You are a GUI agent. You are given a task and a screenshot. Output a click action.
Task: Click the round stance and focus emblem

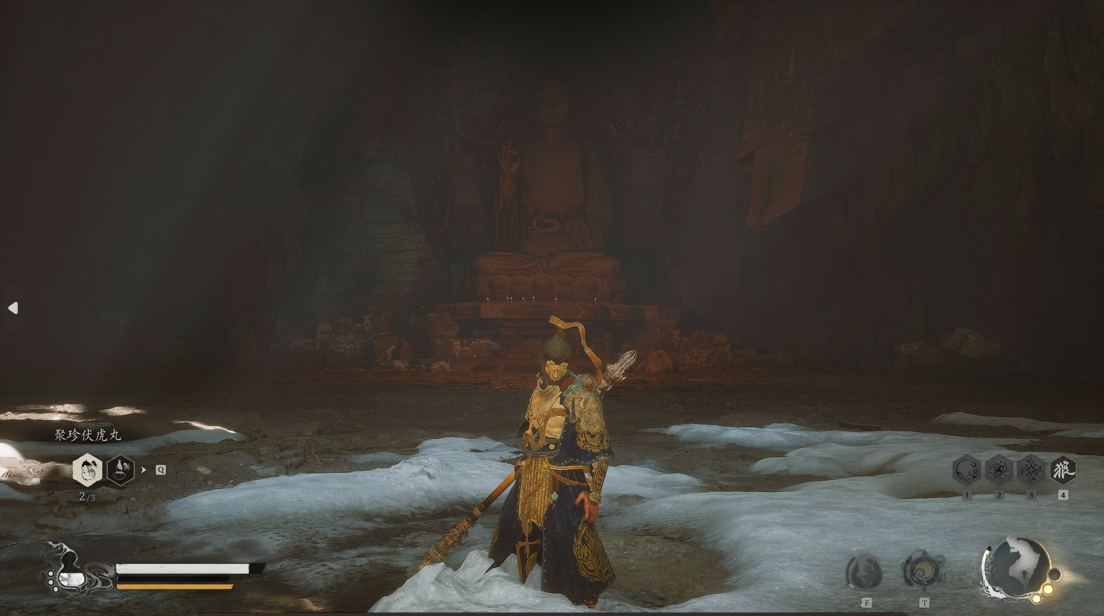(1016, 570)
